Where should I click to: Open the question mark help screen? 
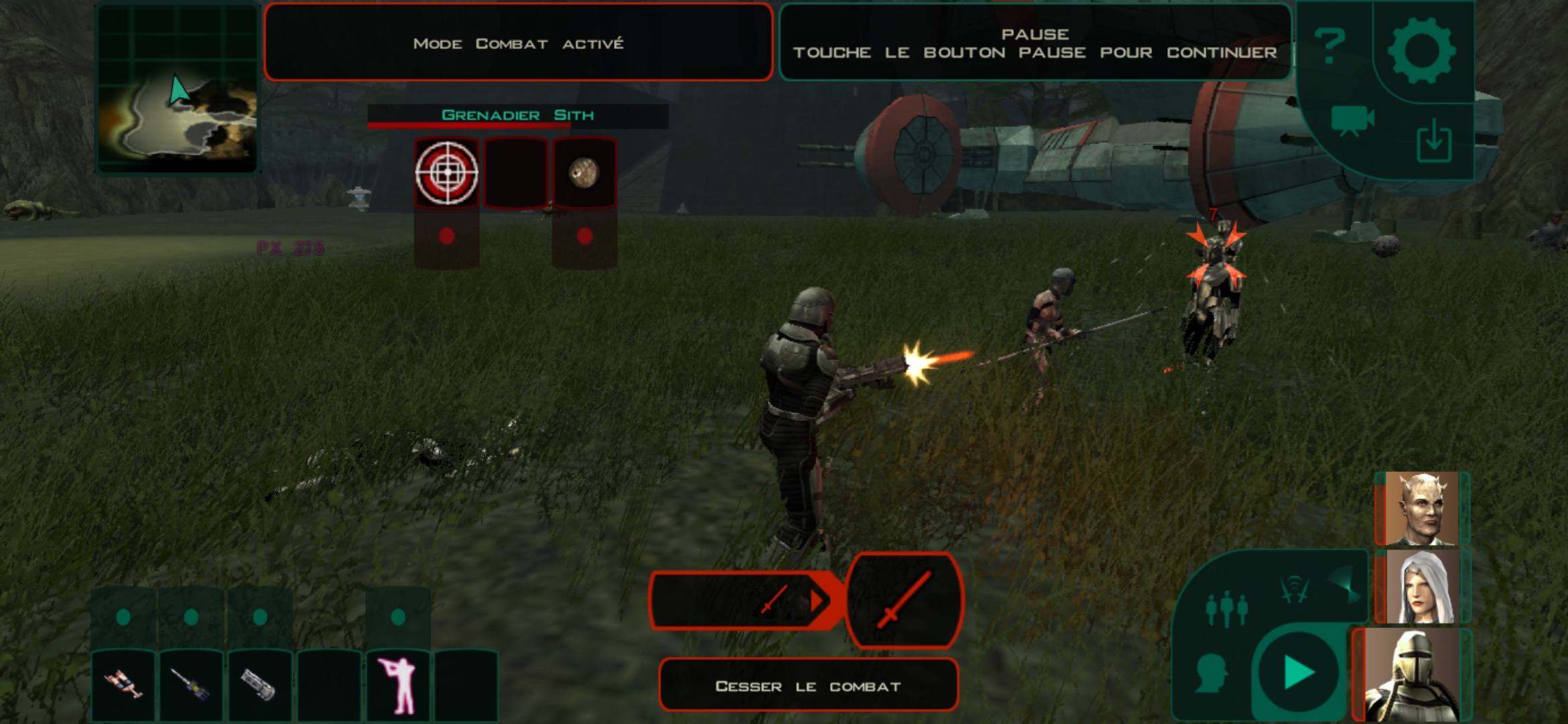click(x=1330, y=47)
